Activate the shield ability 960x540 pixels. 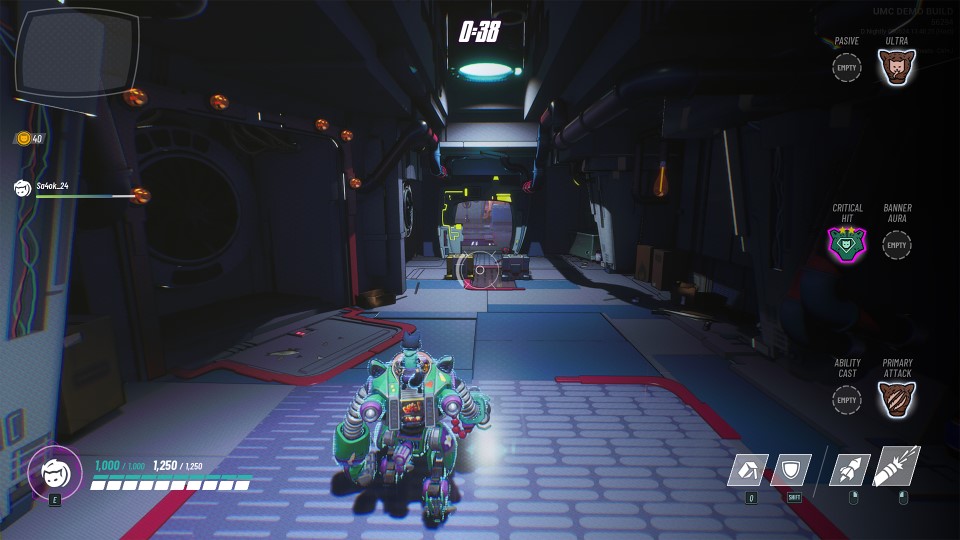pyautogui.click(x=794, y=469)
